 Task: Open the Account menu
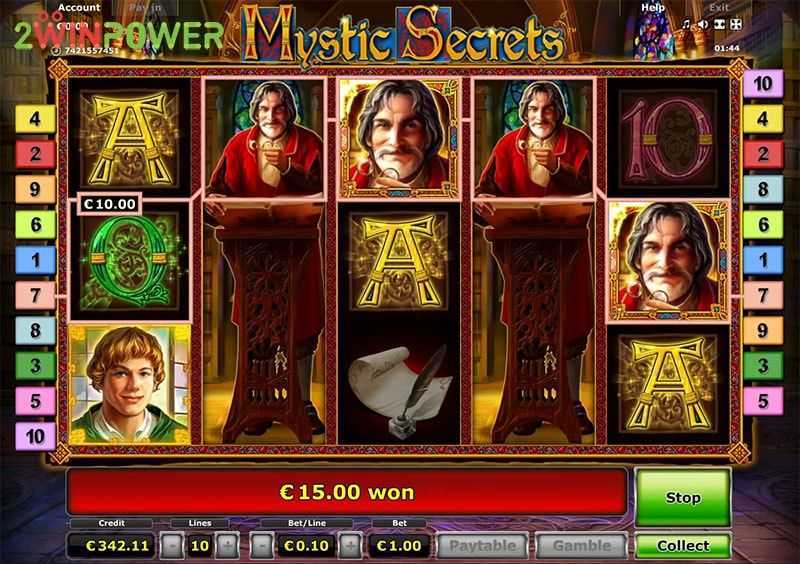click(x=78, y=7)
